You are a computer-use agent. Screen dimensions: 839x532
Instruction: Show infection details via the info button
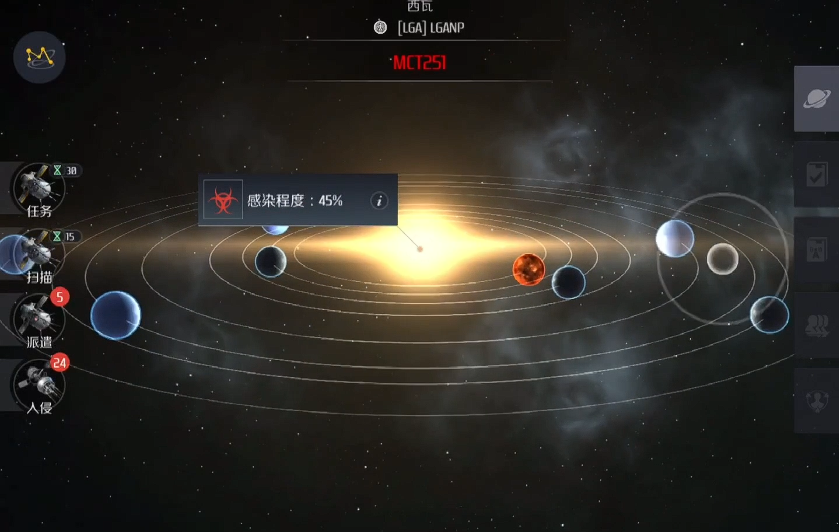pos(379,201)
